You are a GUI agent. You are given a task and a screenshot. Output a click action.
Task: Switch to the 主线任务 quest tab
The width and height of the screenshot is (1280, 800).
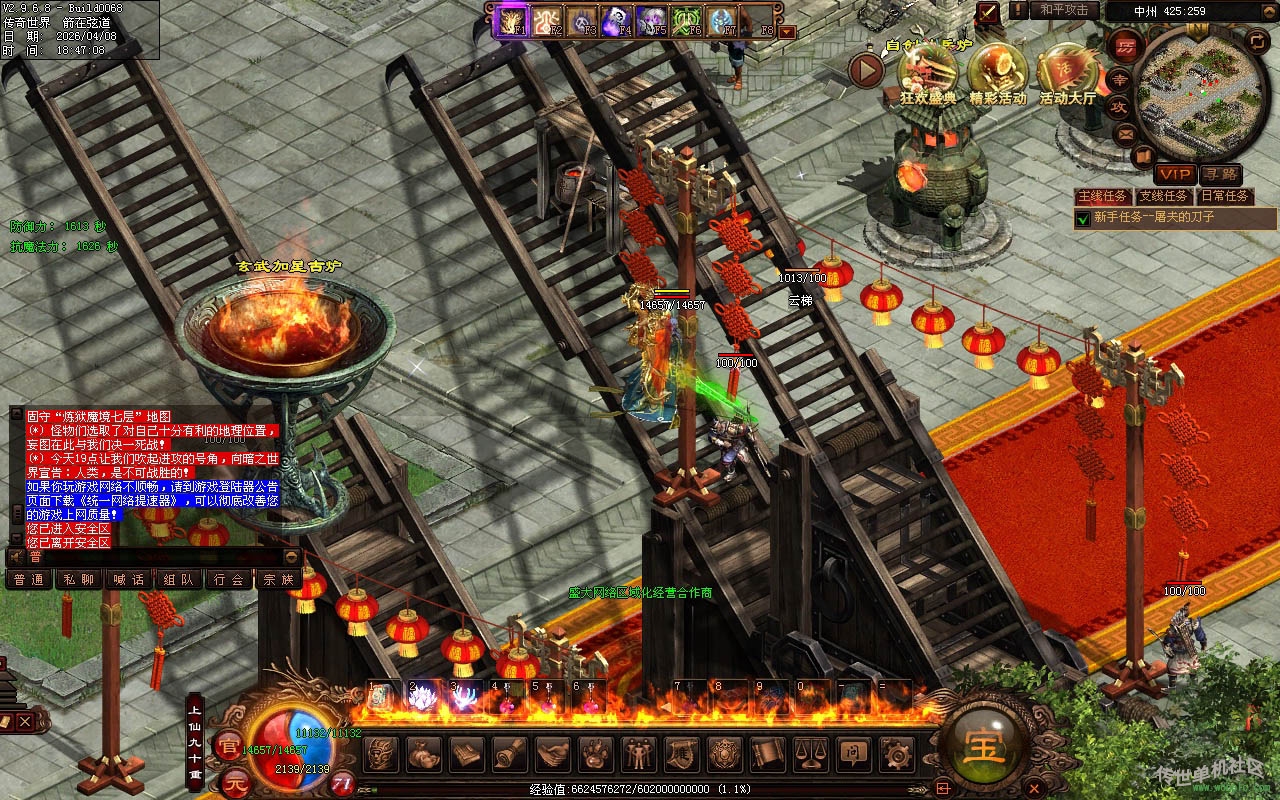(1103, 196)
